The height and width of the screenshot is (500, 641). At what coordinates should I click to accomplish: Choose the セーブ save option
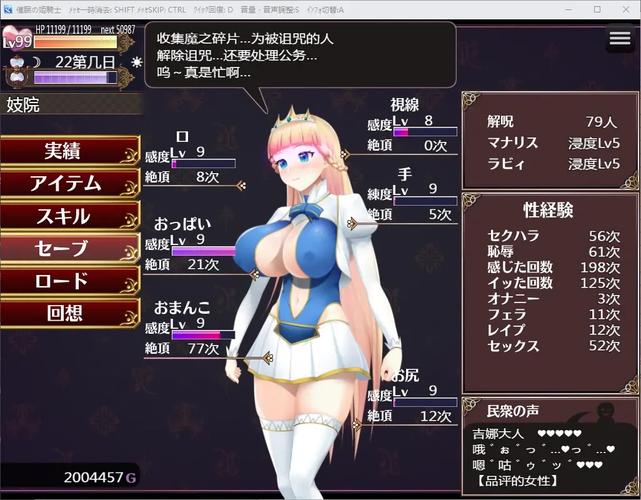click(x=67, y=249)
